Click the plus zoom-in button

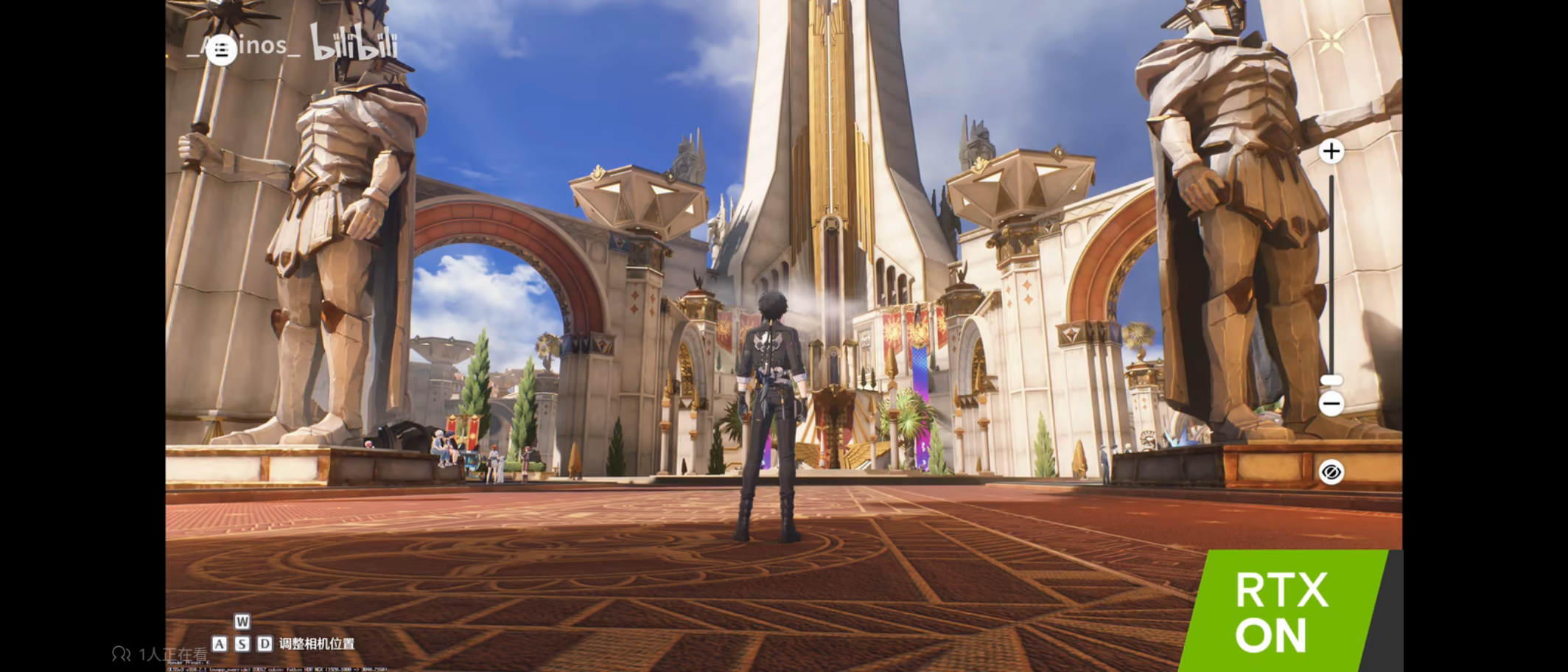1331,152
